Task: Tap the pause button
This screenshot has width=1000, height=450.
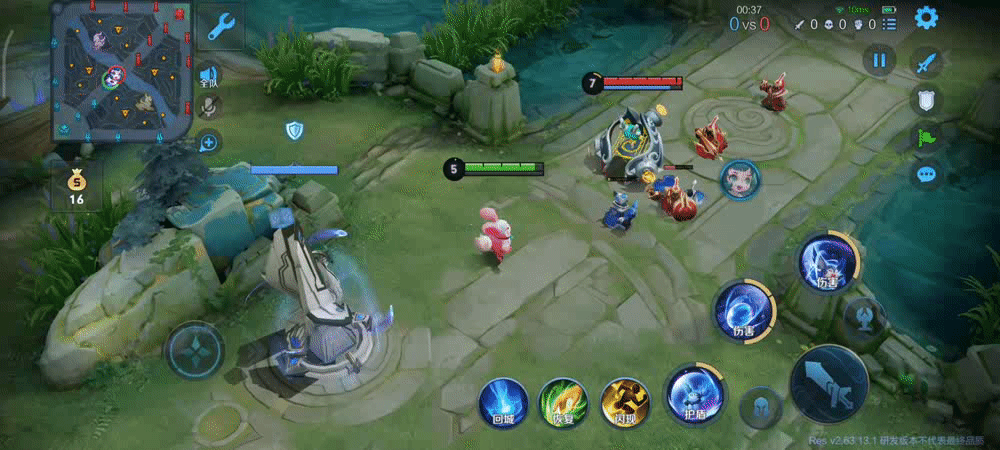Action: (x=879, y=60)
